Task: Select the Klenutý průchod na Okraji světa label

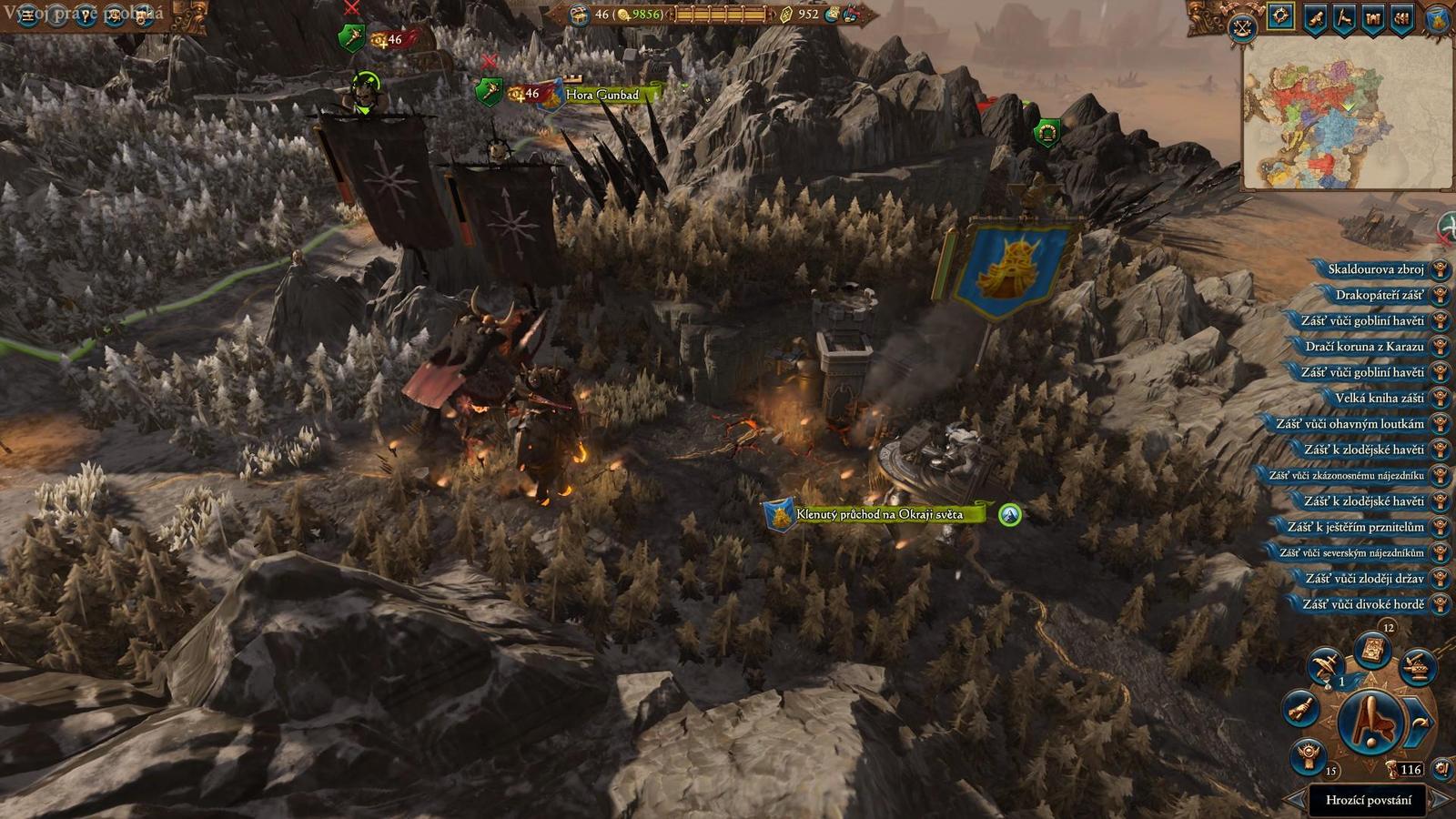Action: pos(878,515)
